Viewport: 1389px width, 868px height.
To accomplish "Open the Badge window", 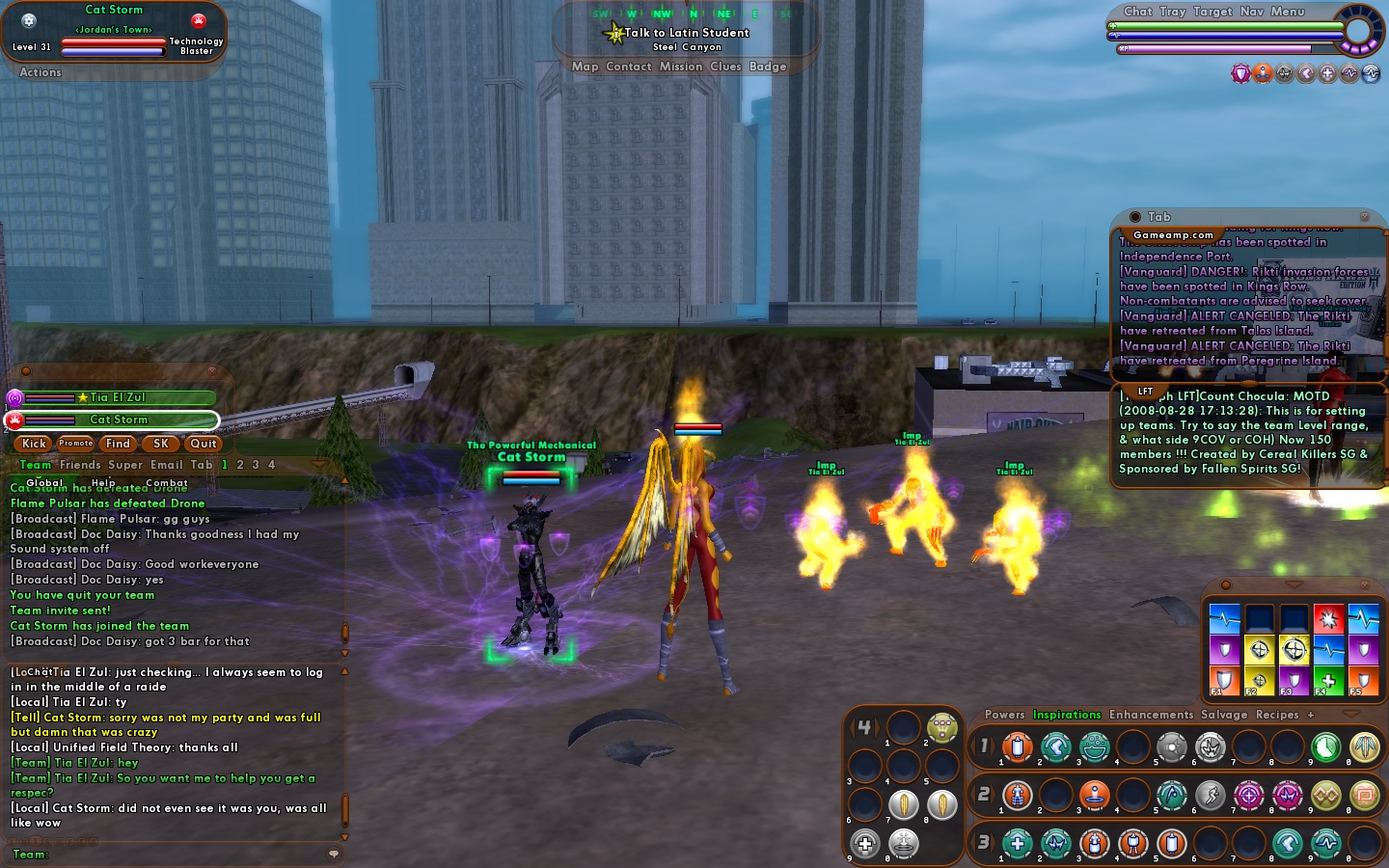I will tap(768, 67).
